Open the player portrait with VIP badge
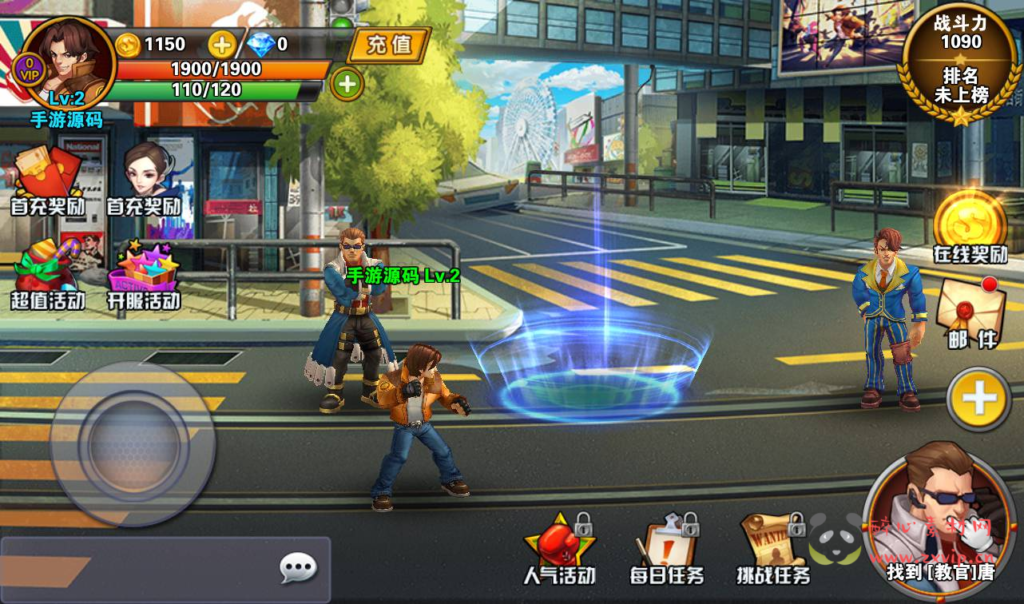Viewport: 1024px width, 604px height. 69,62
